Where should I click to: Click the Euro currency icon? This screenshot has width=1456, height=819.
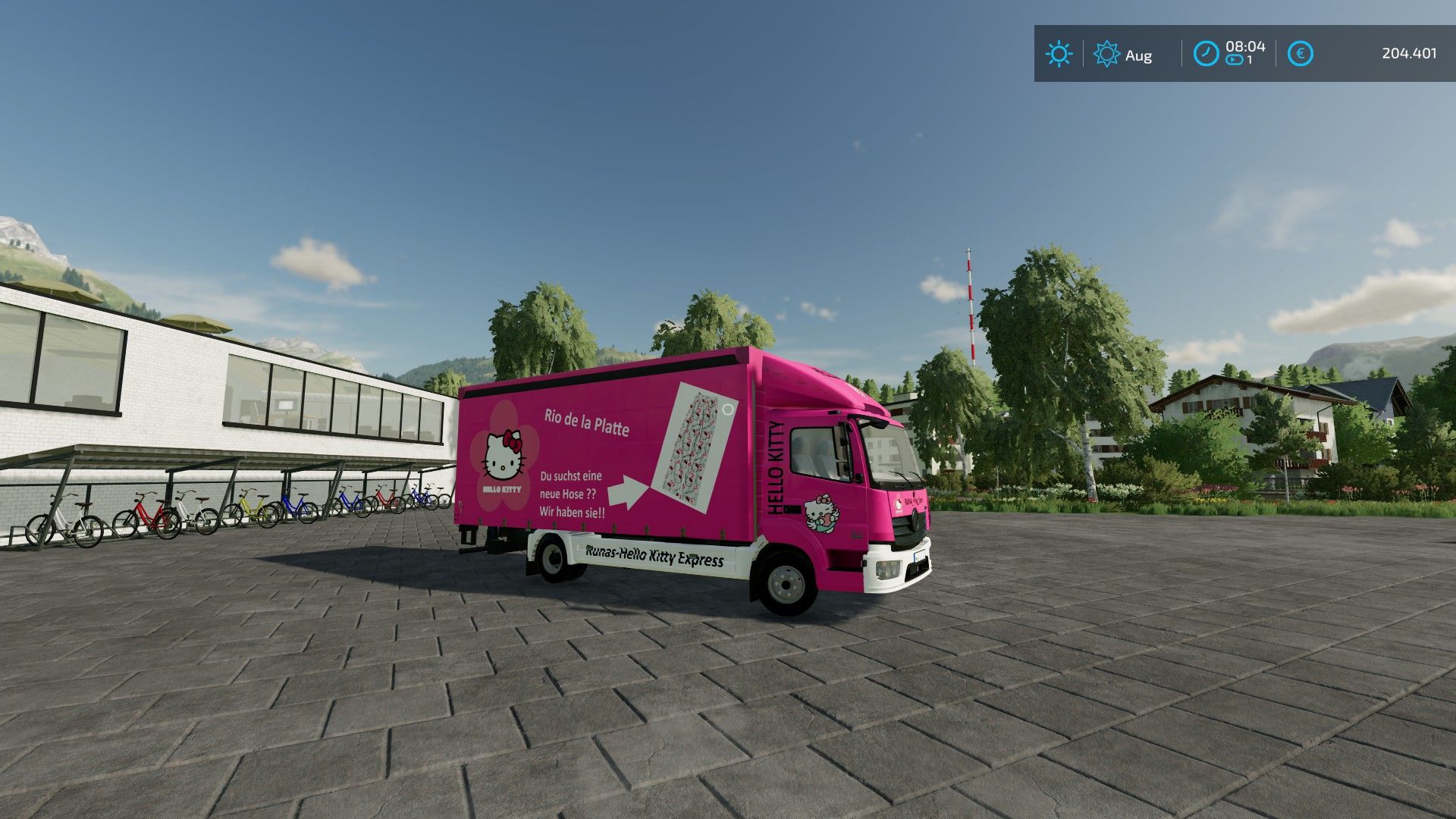coord(1299,54)
